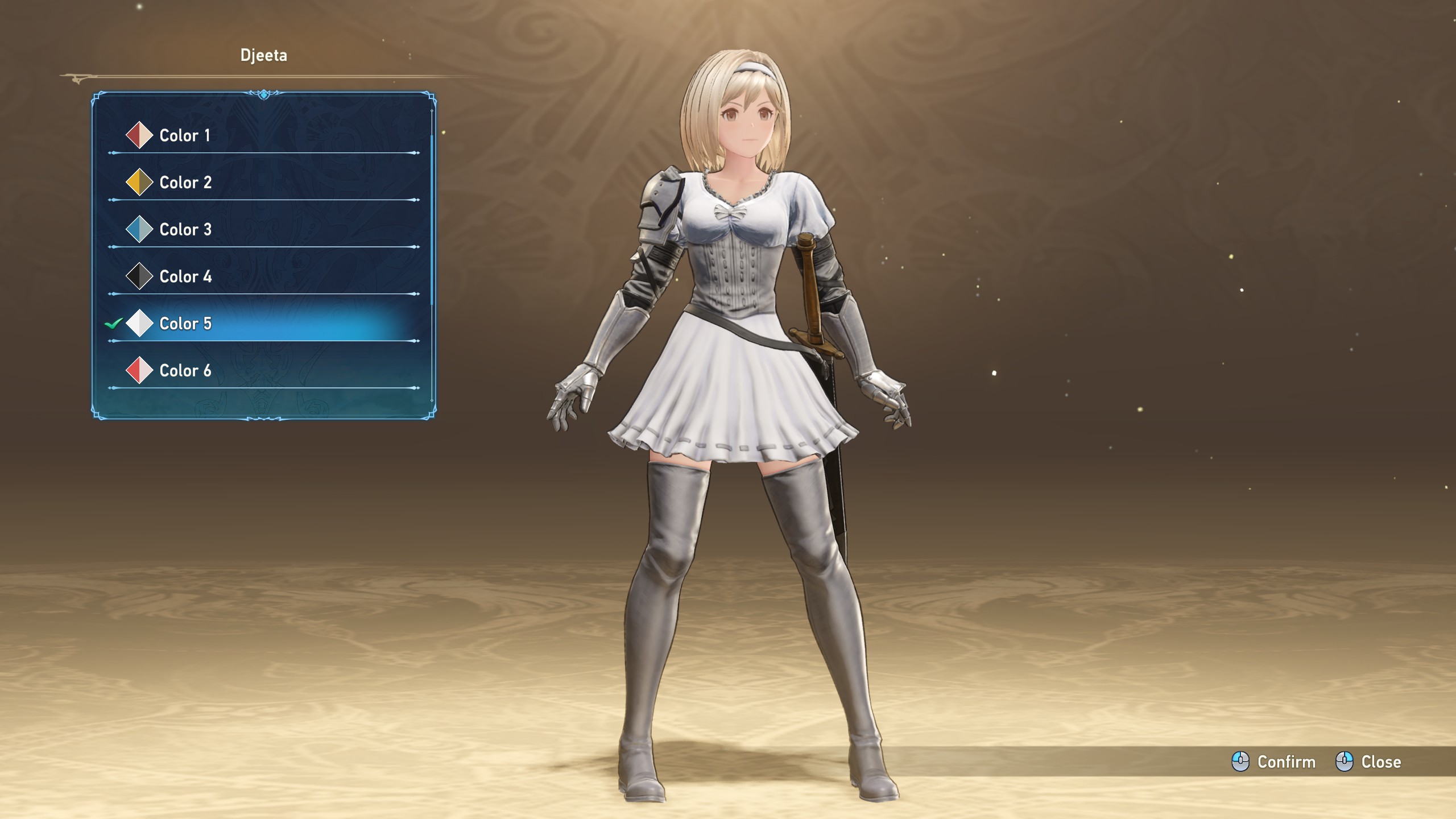
Task: Switch Djeeta's outfit to Color 3
Action: [x=186, y=230]
